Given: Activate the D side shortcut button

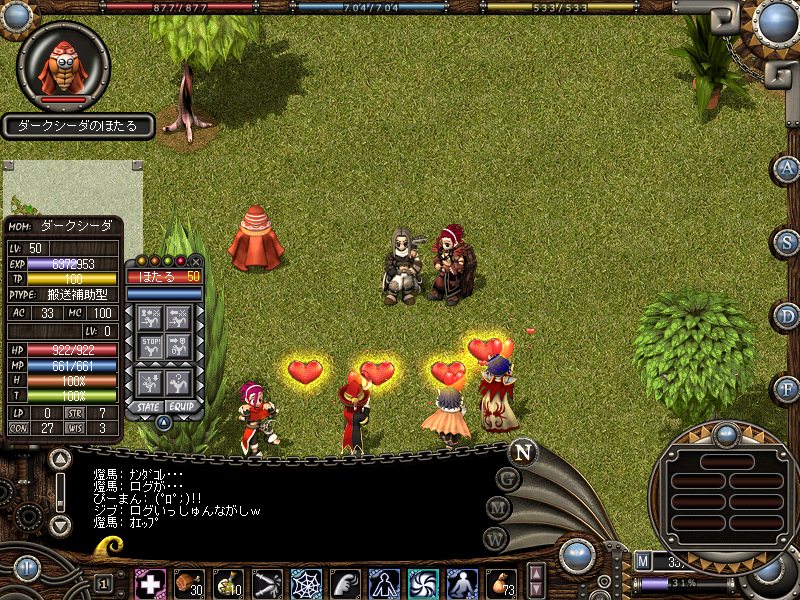Looking at the screenshot, I should (x=787, y=316).
